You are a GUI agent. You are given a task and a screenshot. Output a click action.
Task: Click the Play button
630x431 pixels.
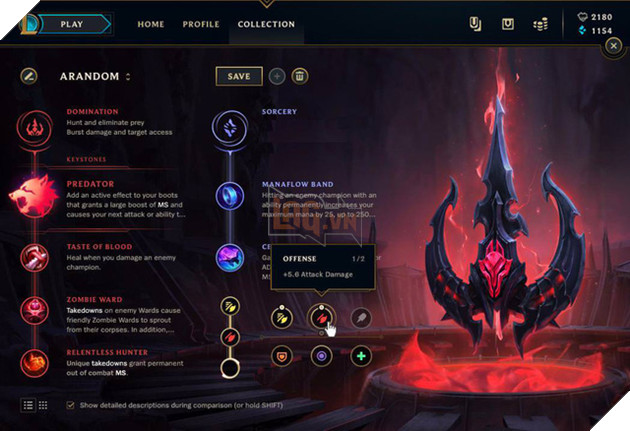tap(72, 23)
